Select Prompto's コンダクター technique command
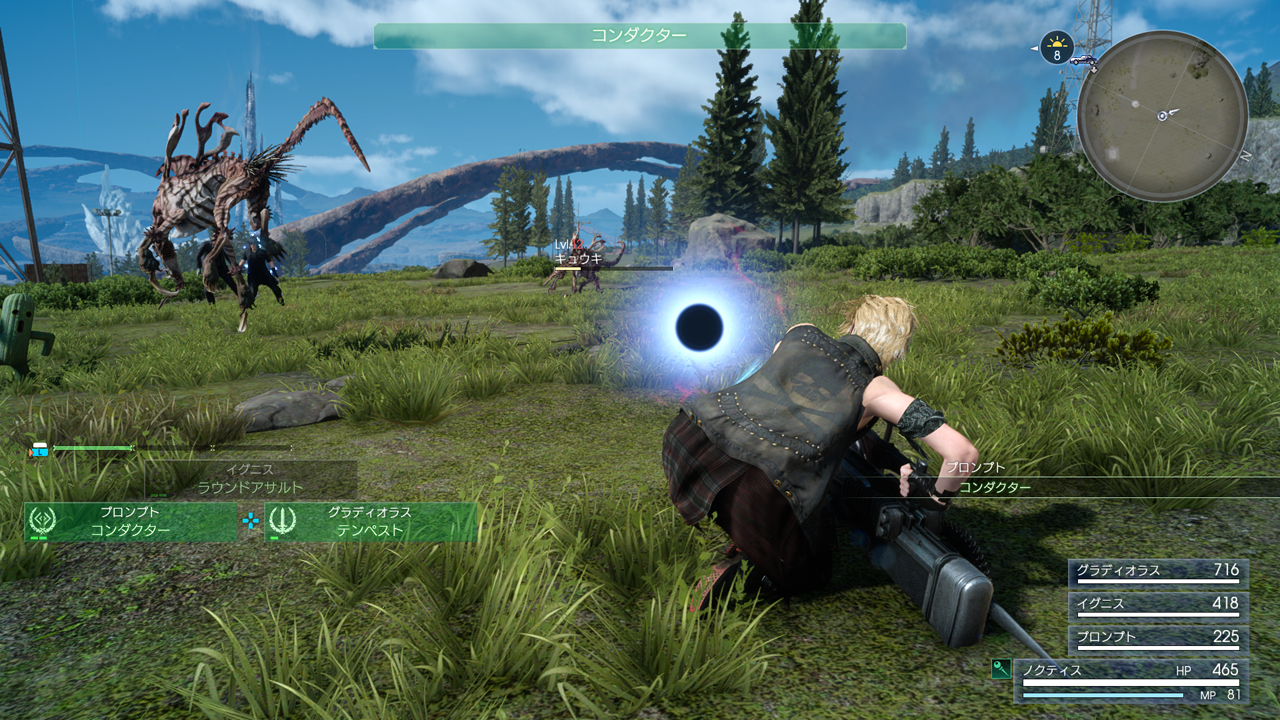This screenshot has height=720, width=1280. [x=130, y=522]
